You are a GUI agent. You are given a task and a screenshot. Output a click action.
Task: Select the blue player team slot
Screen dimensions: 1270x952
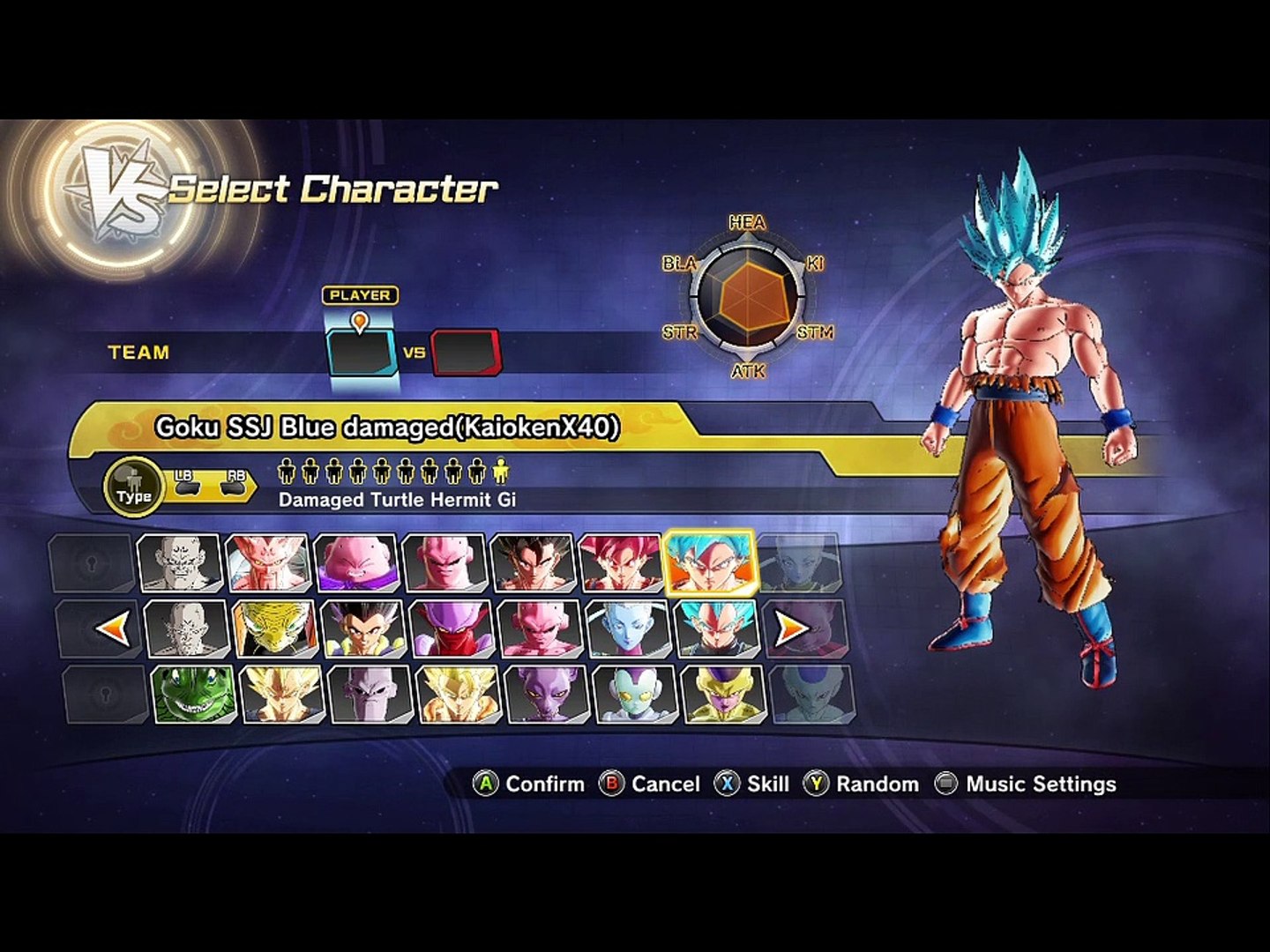pyautogui.click(x=362, y=353)
